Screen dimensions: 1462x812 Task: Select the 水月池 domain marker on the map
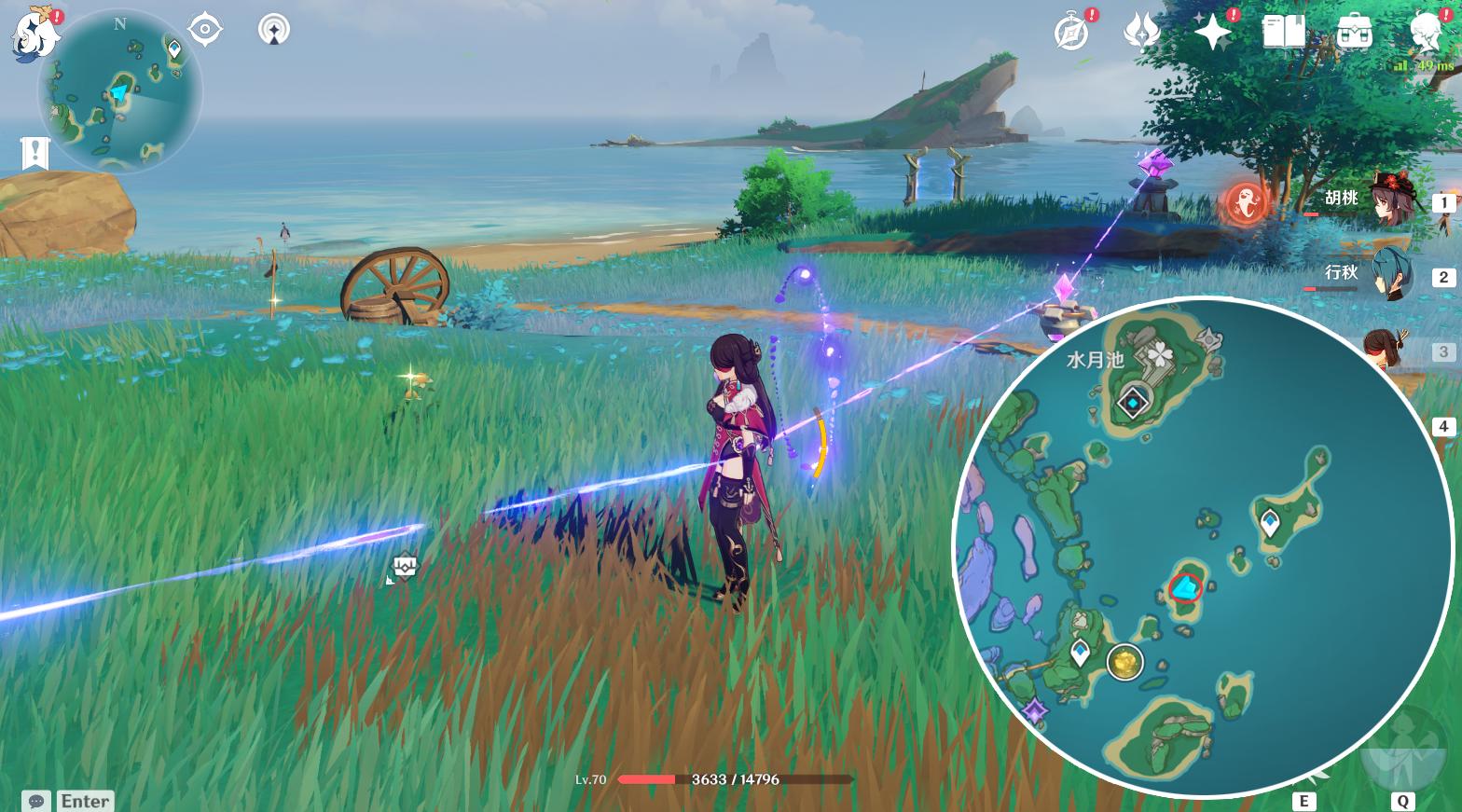[x=1133, y=403]
